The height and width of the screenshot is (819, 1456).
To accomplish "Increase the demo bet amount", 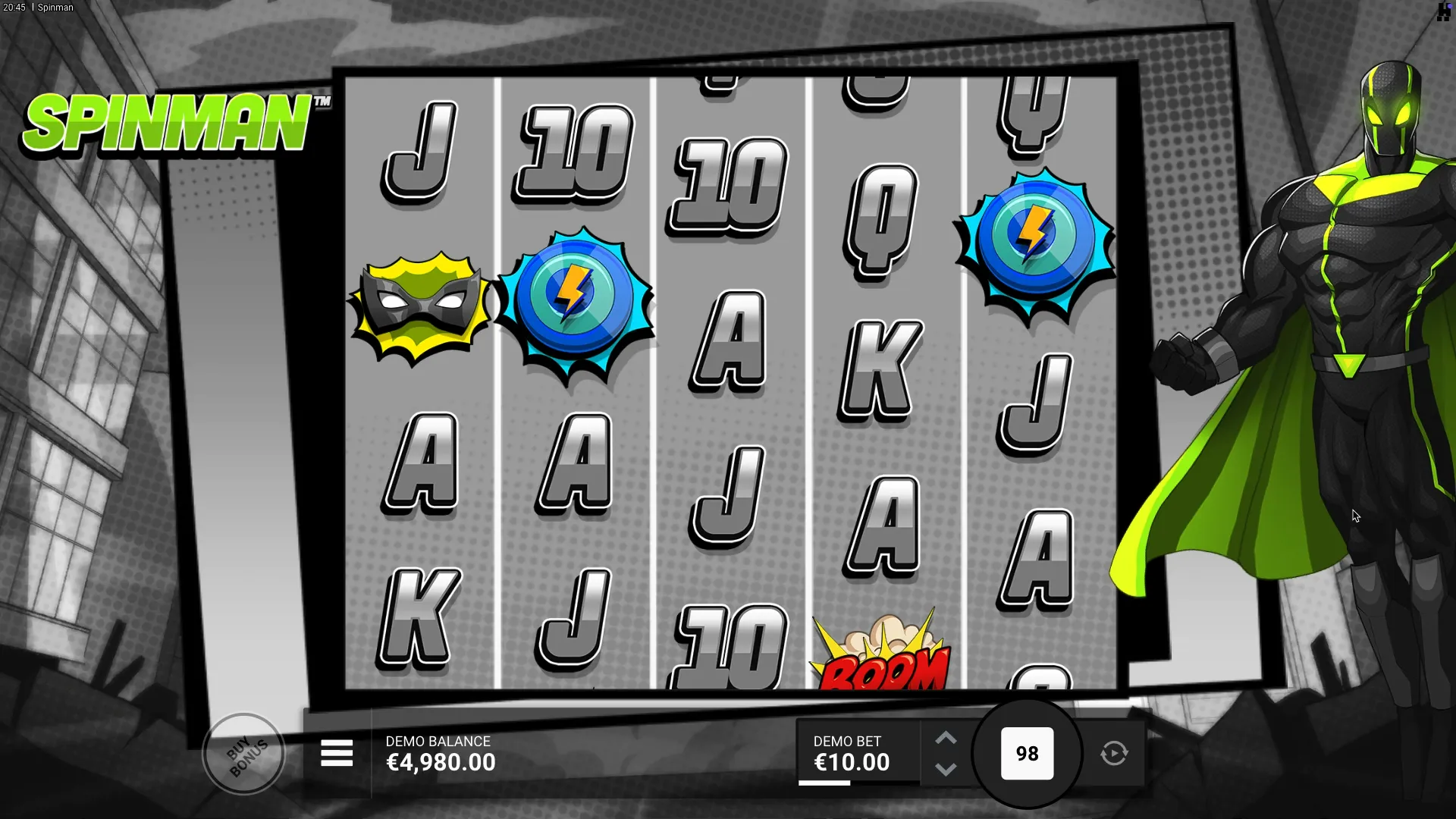I will pos(946,739).
